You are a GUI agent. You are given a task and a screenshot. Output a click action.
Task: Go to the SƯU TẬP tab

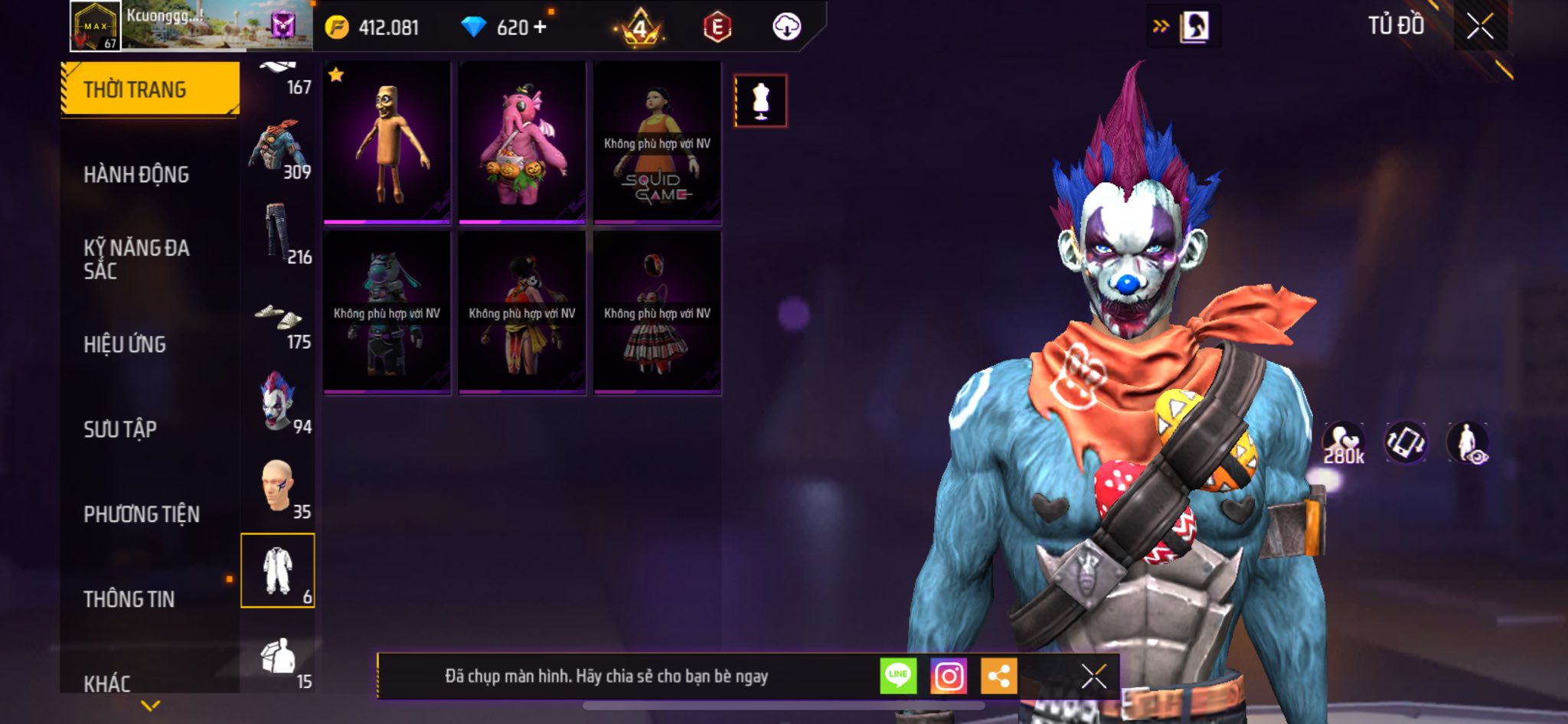tap(120, 429)
